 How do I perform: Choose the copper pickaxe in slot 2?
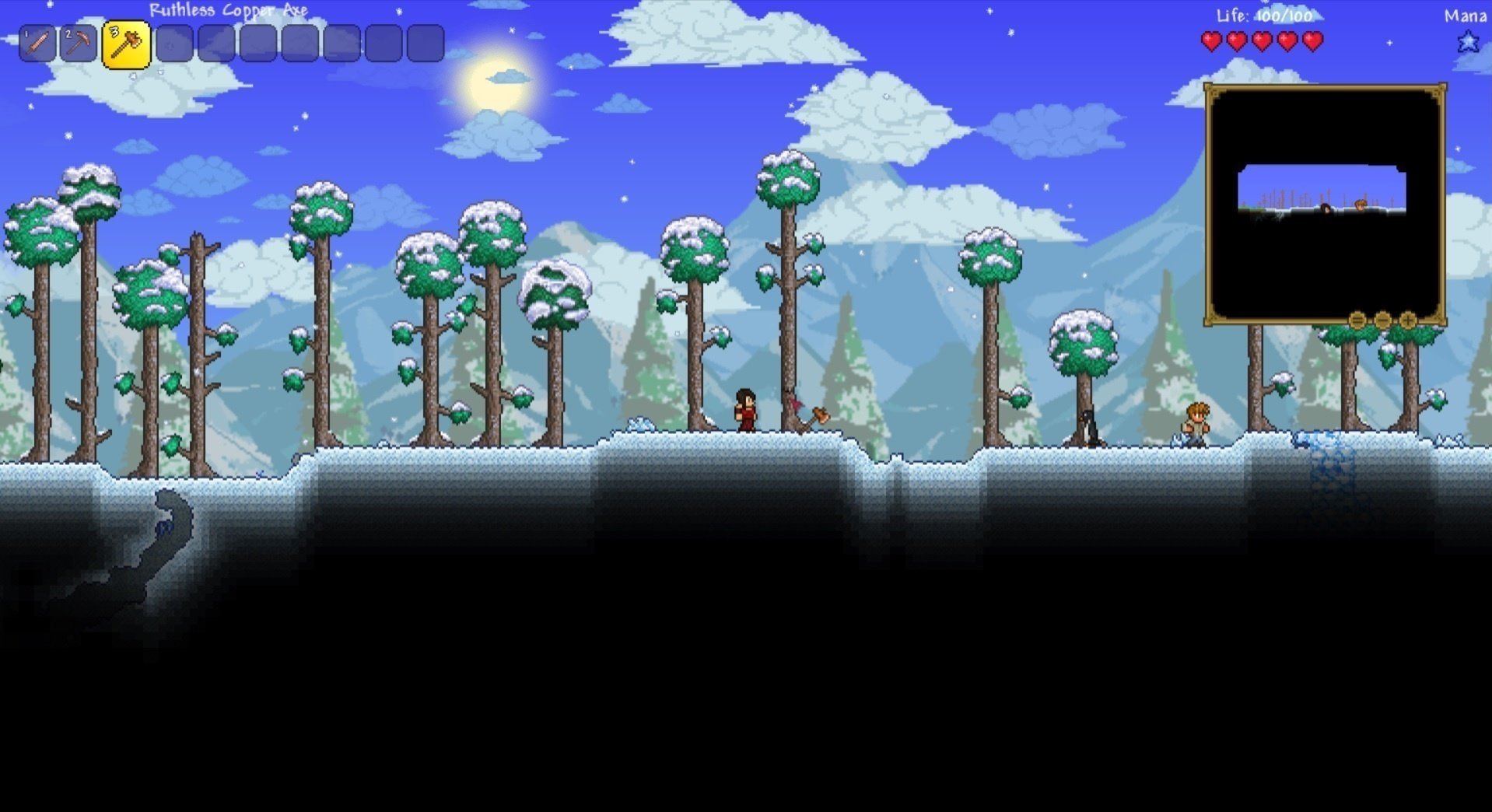79,44
